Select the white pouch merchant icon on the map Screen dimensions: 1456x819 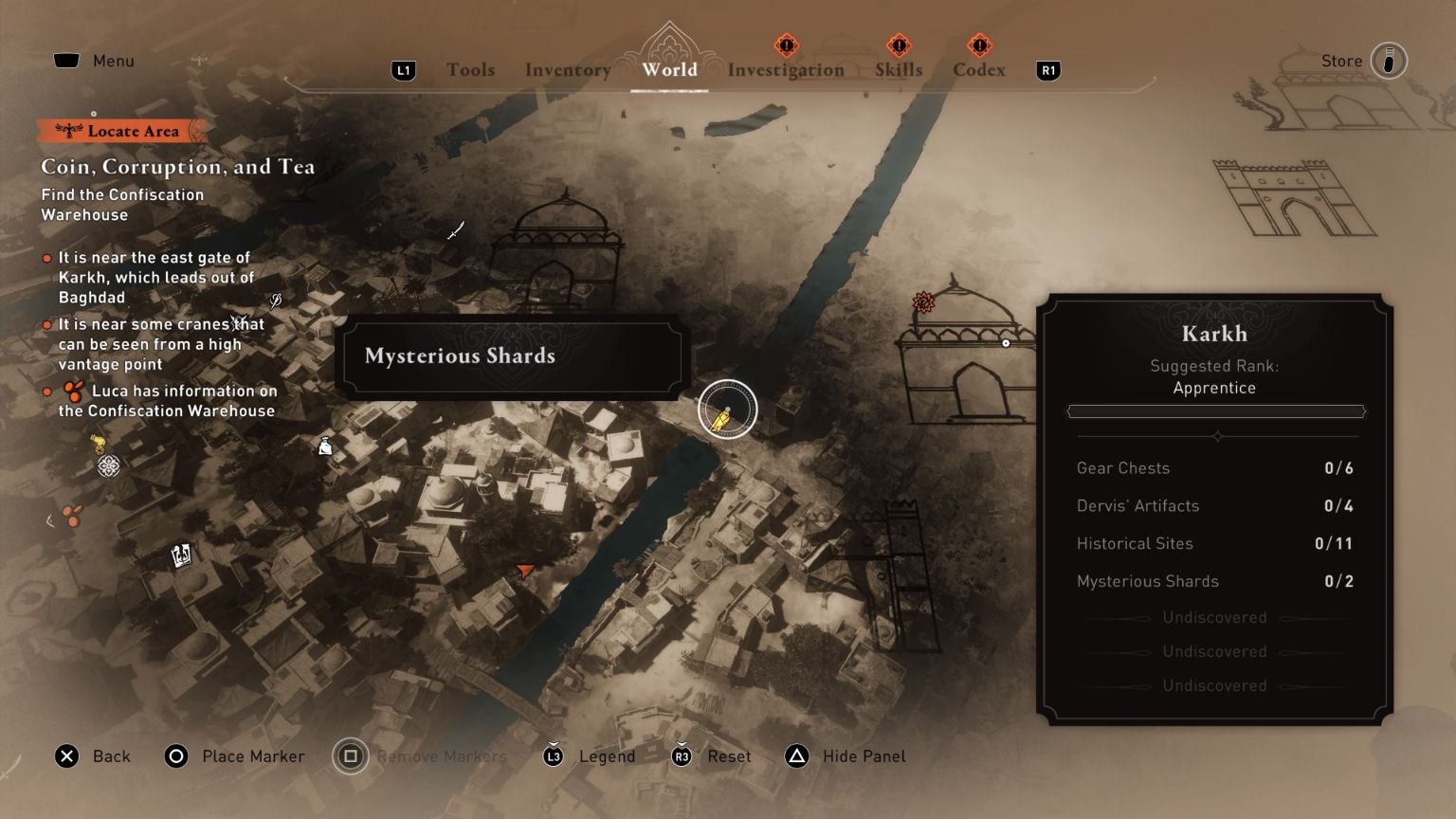pyautogui.click(x=323, y=446)
